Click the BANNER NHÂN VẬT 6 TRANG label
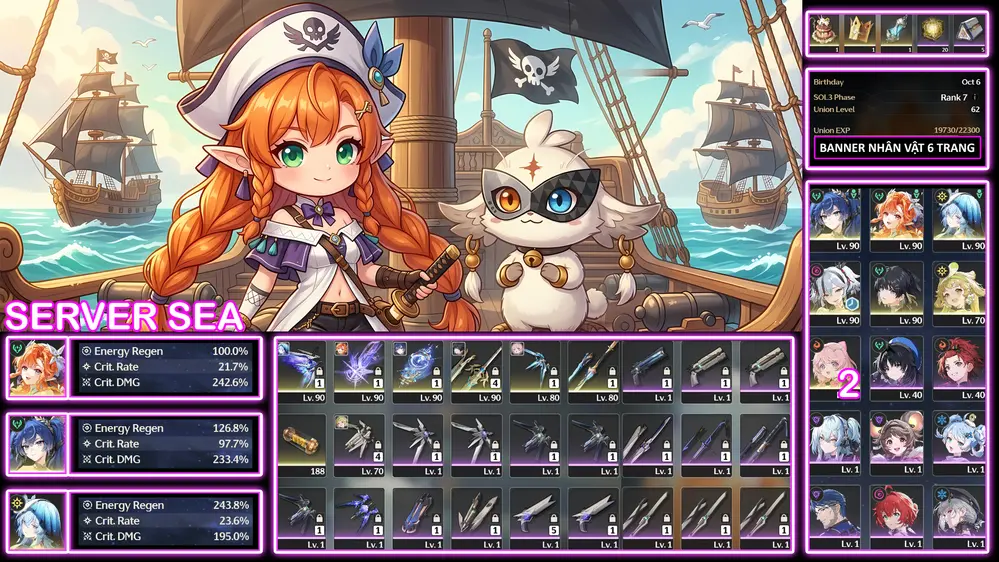Screen dimensions: 999x562 897,148
